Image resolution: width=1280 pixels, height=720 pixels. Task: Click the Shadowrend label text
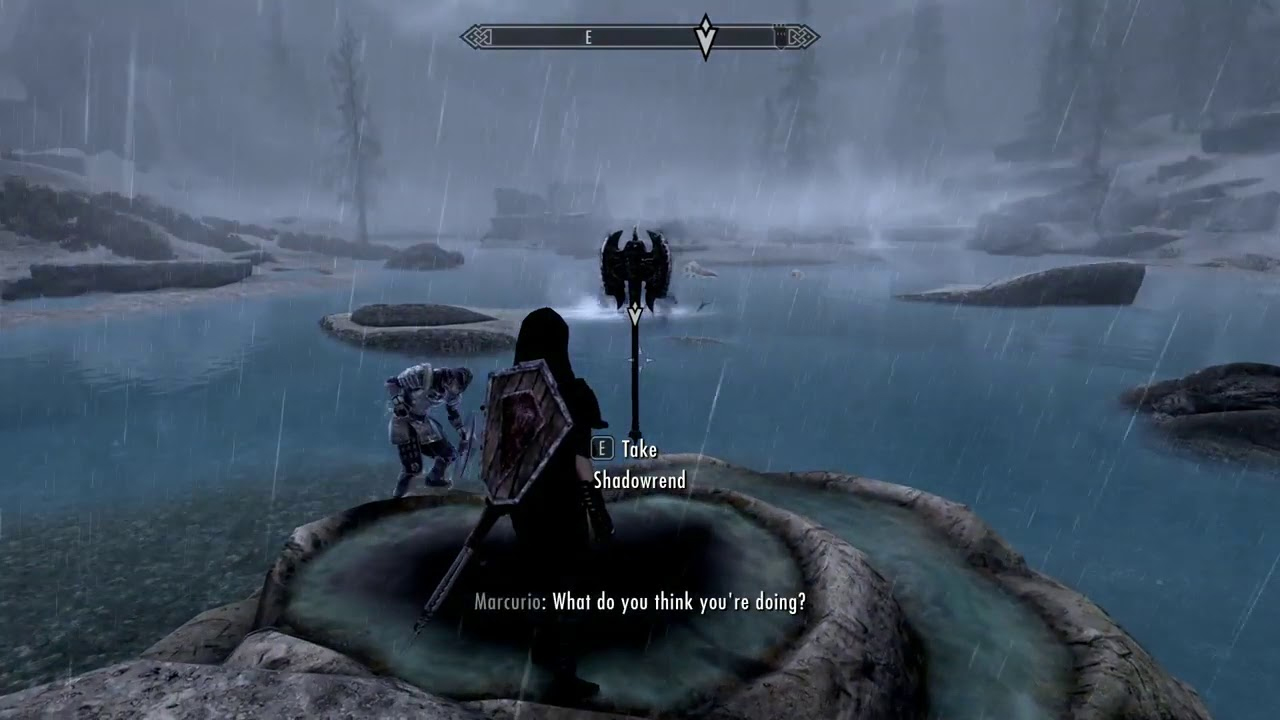pos(642,480)
